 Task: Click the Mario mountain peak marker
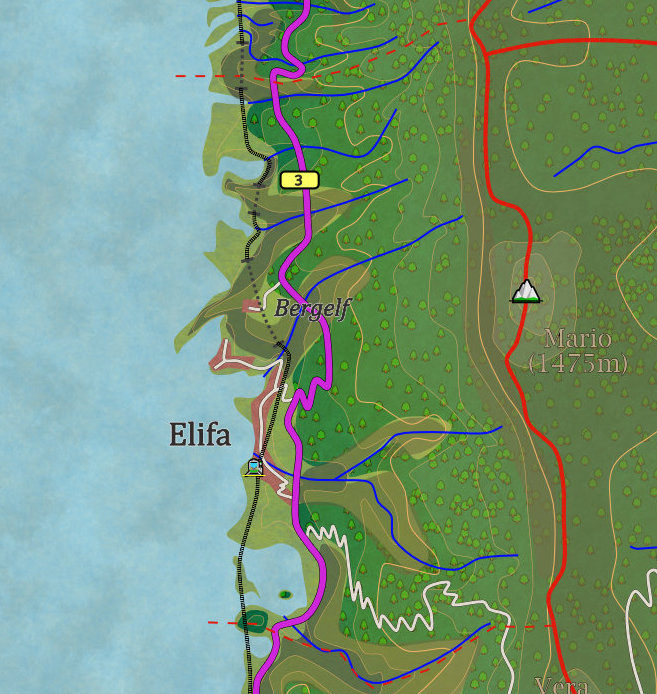(526, 291)
